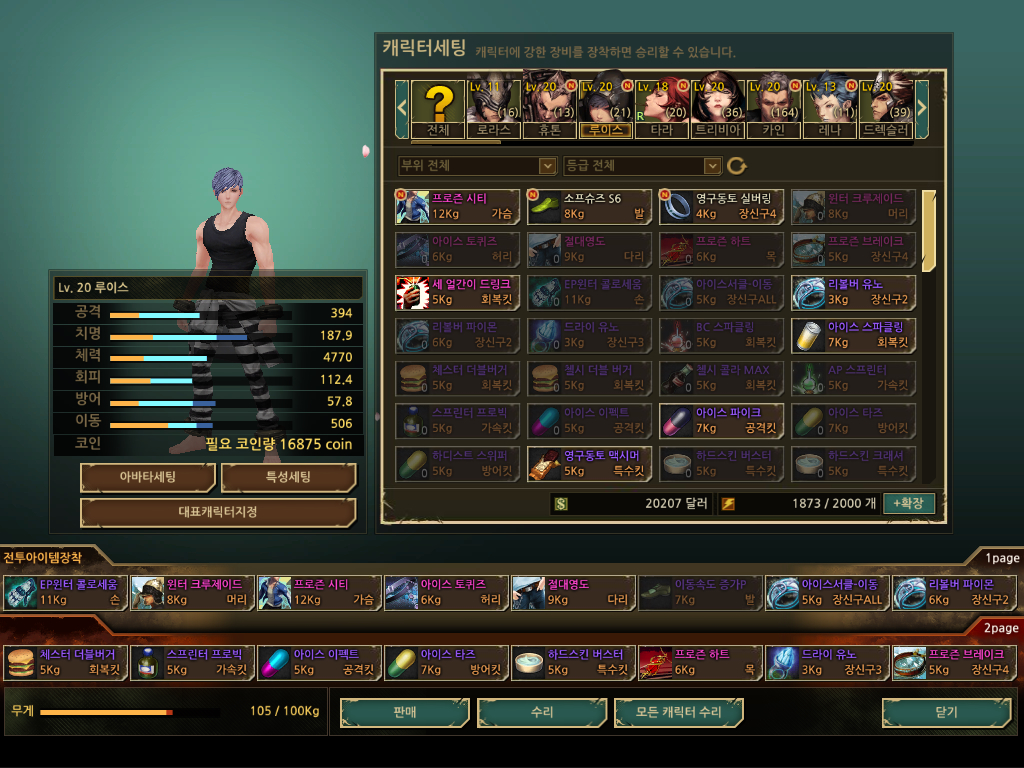This screenshot has width=1024, height=768.
Task: Open the 부위 전체 part filter dropdown
Action: pos(477,165)
